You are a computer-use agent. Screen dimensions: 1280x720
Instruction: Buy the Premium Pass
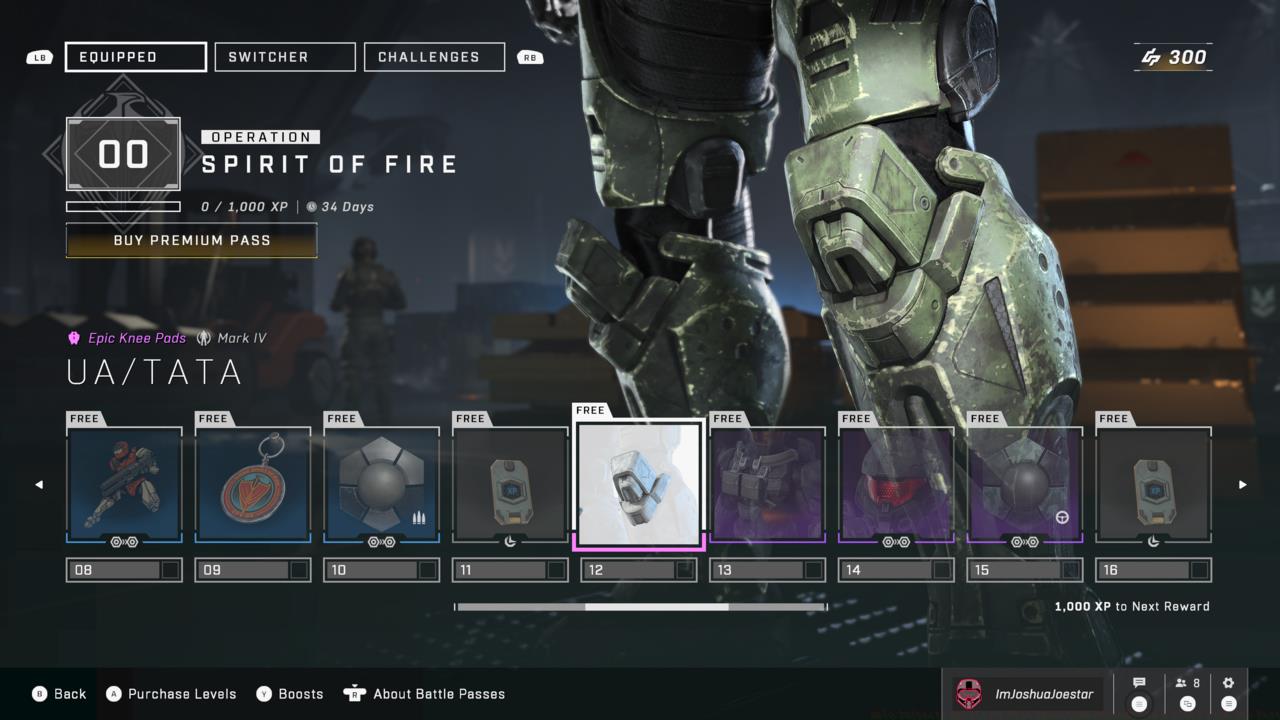click(192, 240)
